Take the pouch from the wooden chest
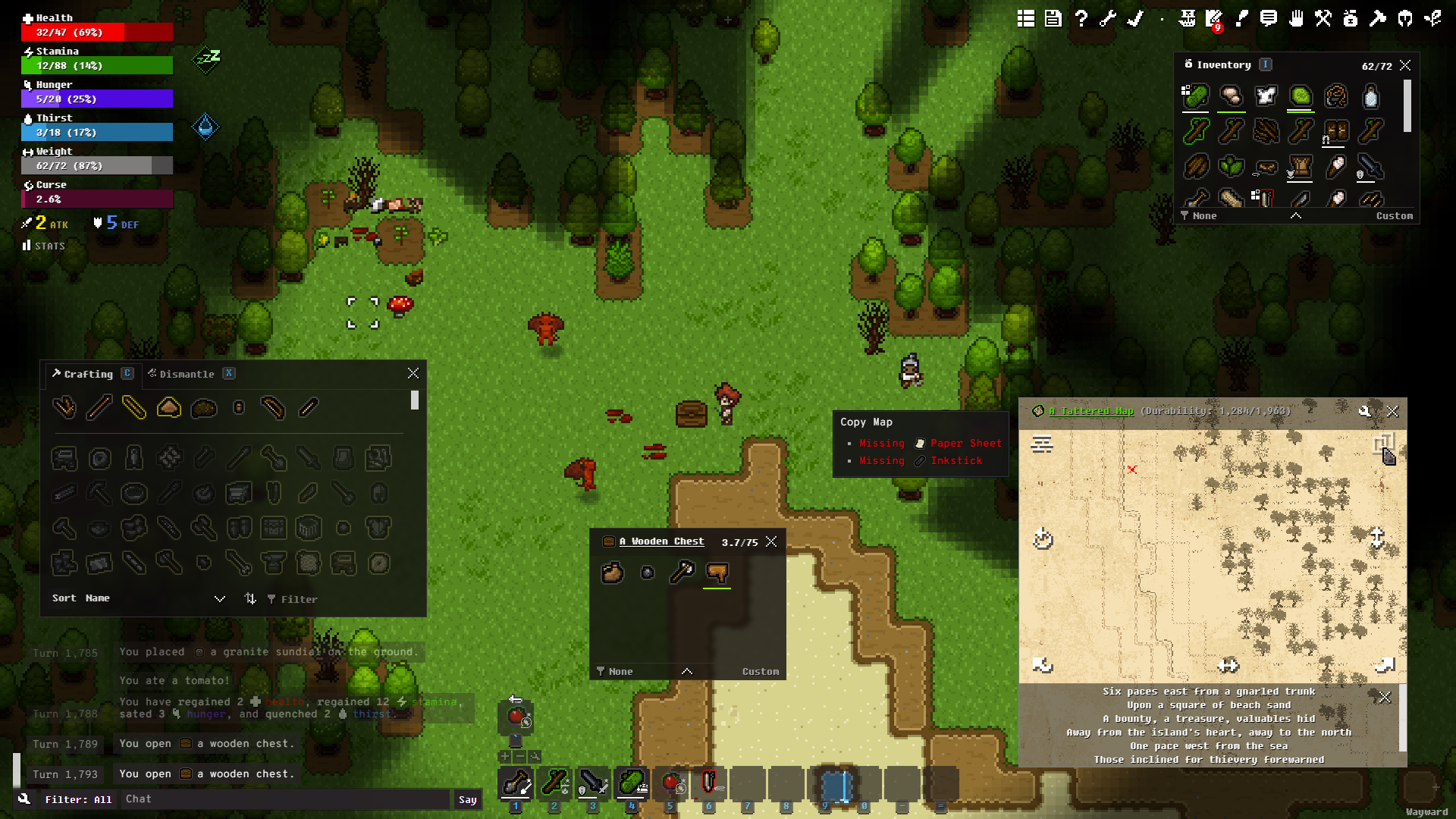This screenshot has height=819, width=1456. [x=612, y=572]
